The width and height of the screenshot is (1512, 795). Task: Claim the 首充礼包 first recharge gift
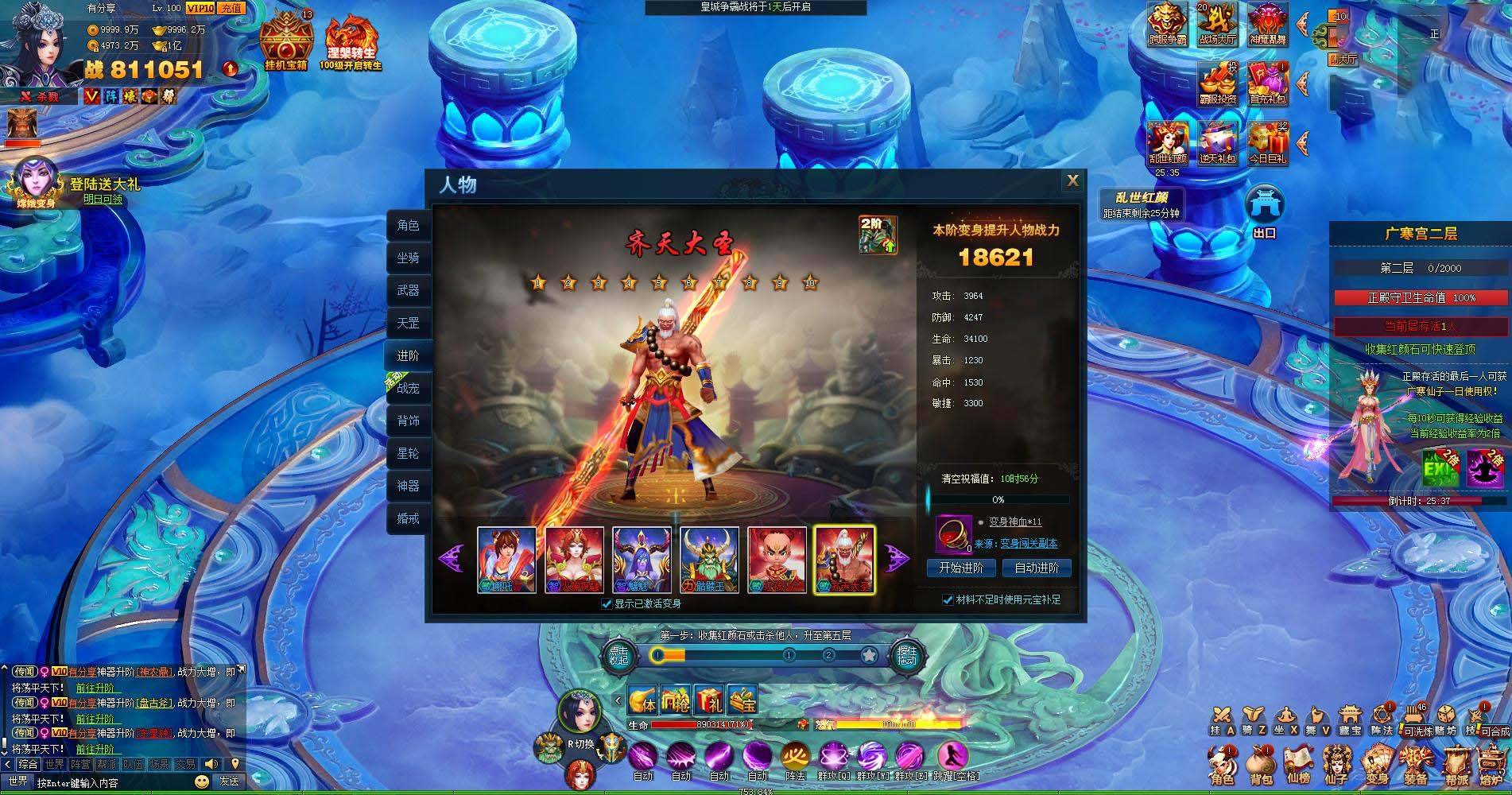[x=1267, y=83]
